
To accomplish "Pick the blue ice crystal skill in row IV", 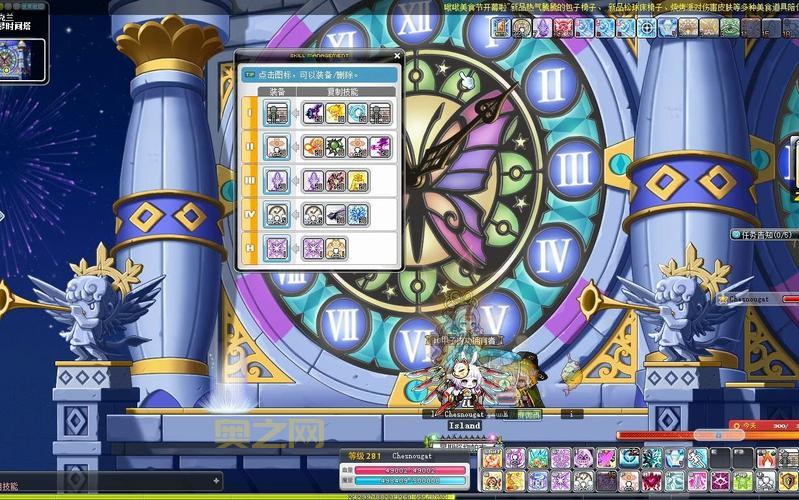I will [357, 214].
